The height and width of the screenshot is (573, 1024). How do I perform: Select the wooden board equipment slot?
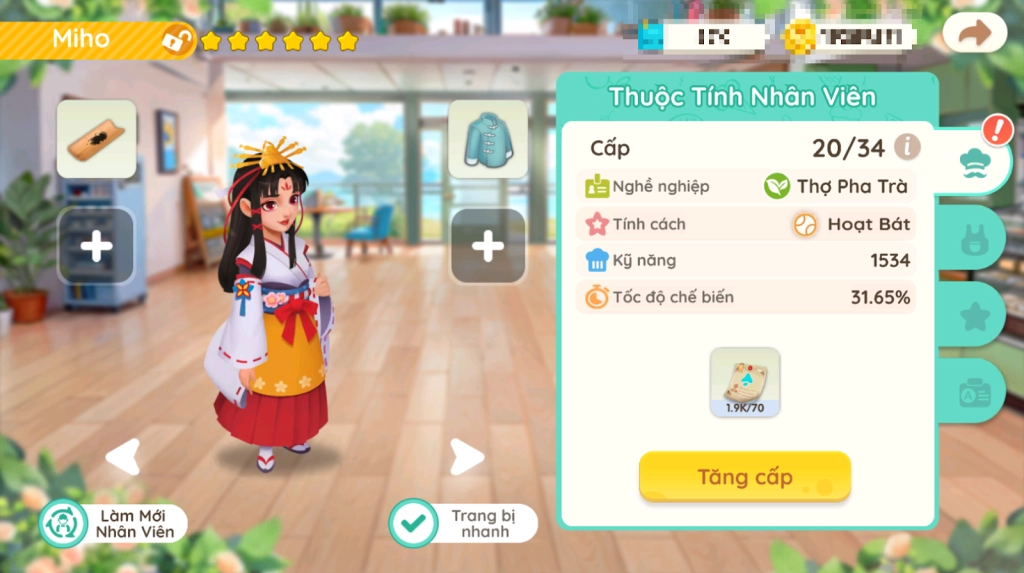(x=96, y=139)
